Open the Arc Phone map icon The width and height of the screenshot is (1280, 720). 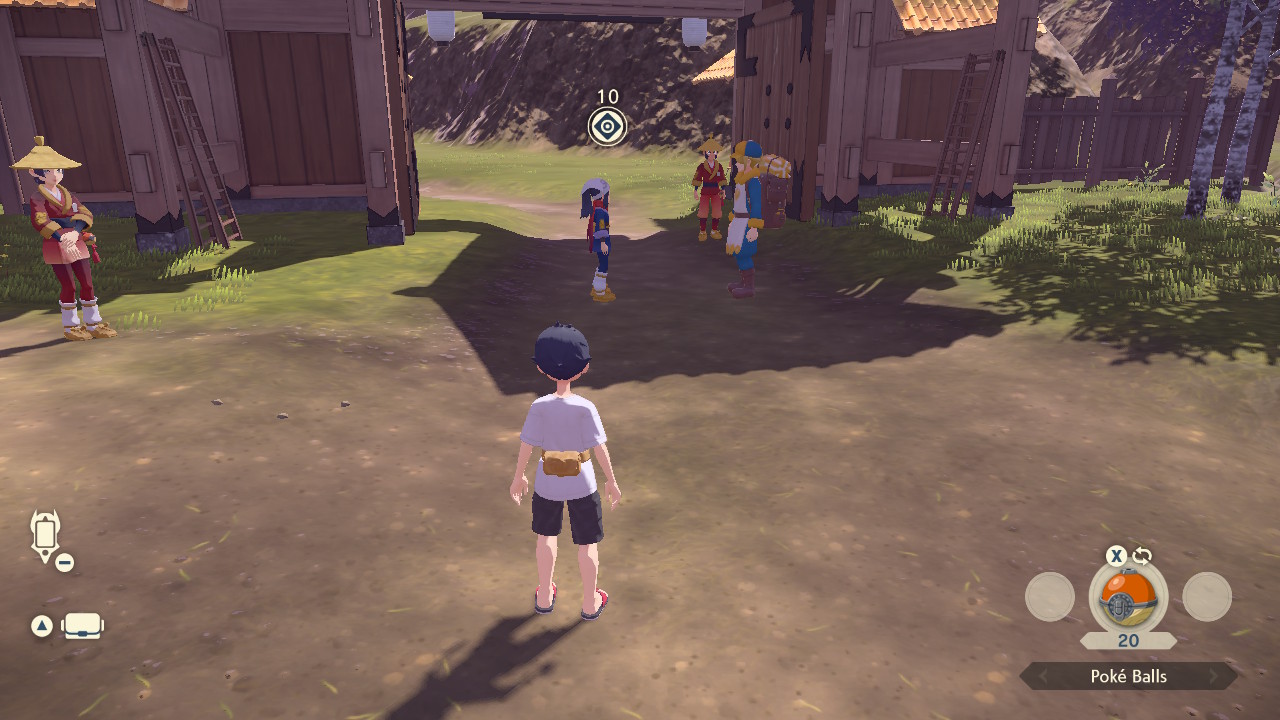pyautogui.click(x=46, y=534)
